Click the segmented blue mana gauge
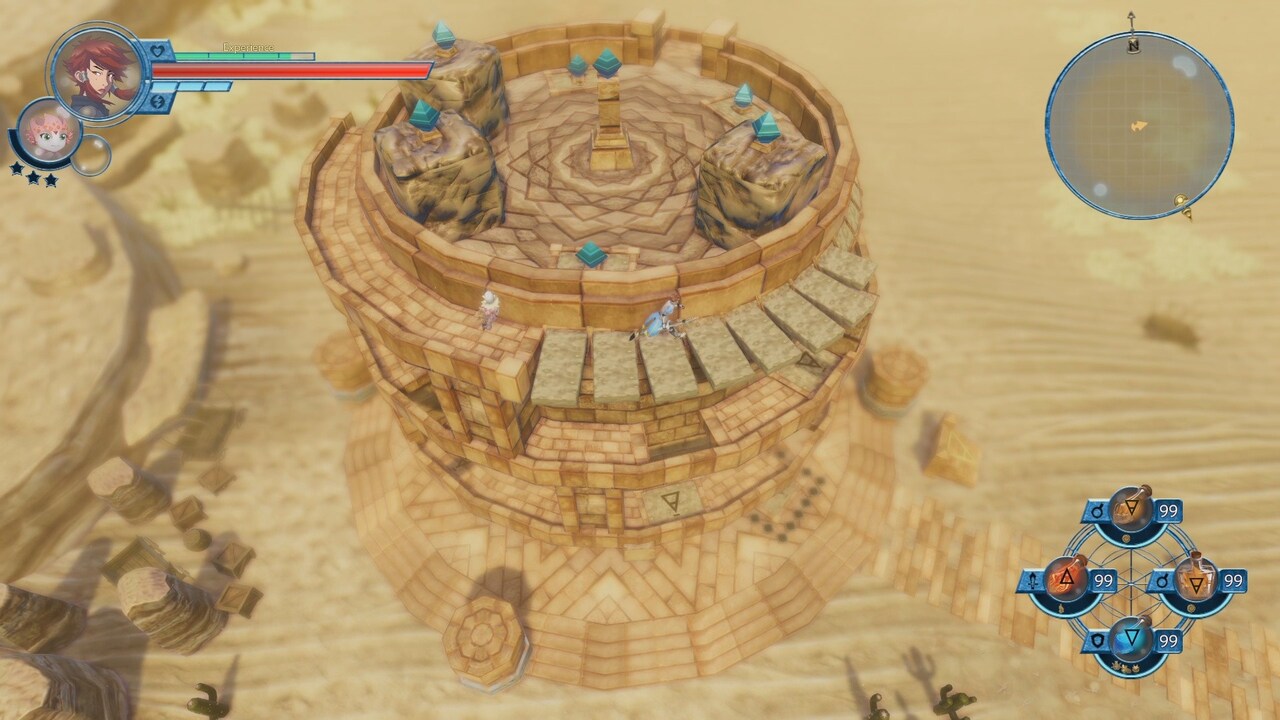Image resolution: width=1280 pixels, height=720 pixels. (192, 85)
